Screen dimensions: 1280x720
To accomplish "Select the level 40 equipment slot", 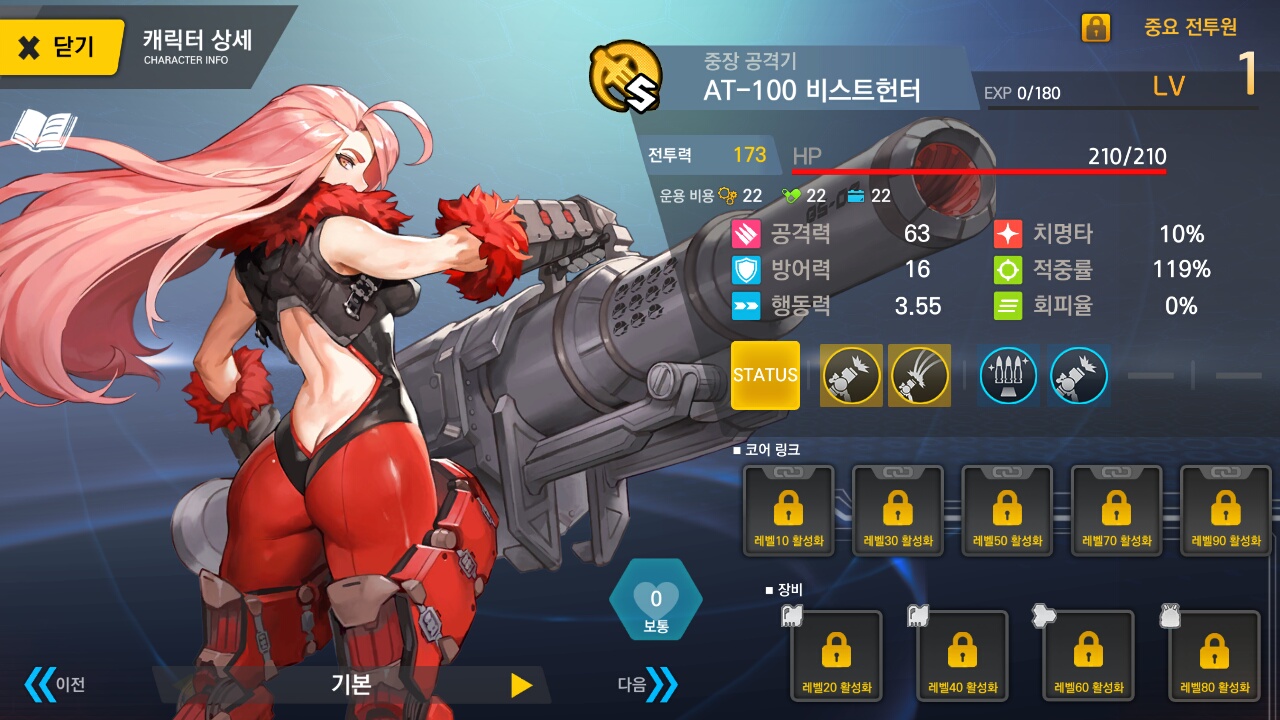I will 962,656.
